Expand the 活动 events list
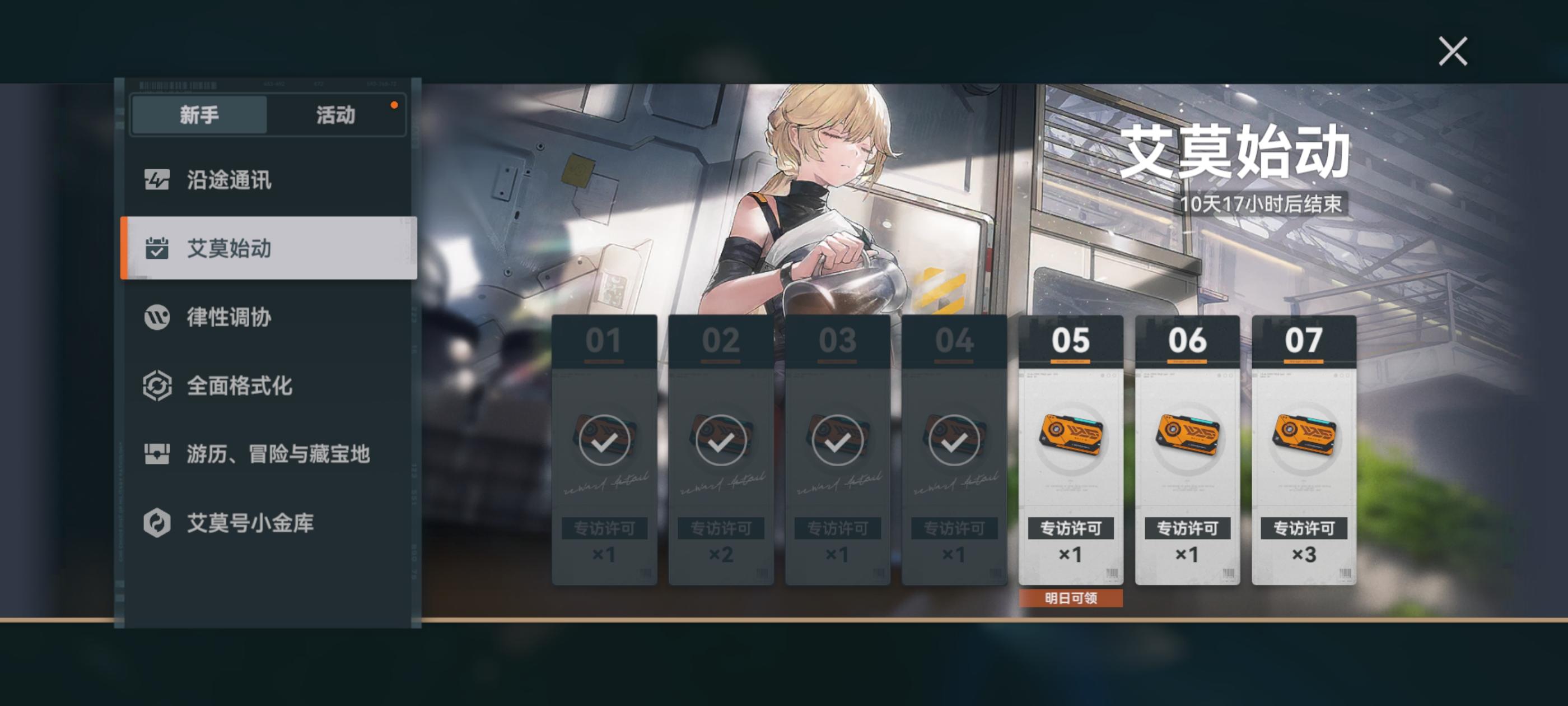The height and width of the screenshot is (706, 1568). point(336,116)
